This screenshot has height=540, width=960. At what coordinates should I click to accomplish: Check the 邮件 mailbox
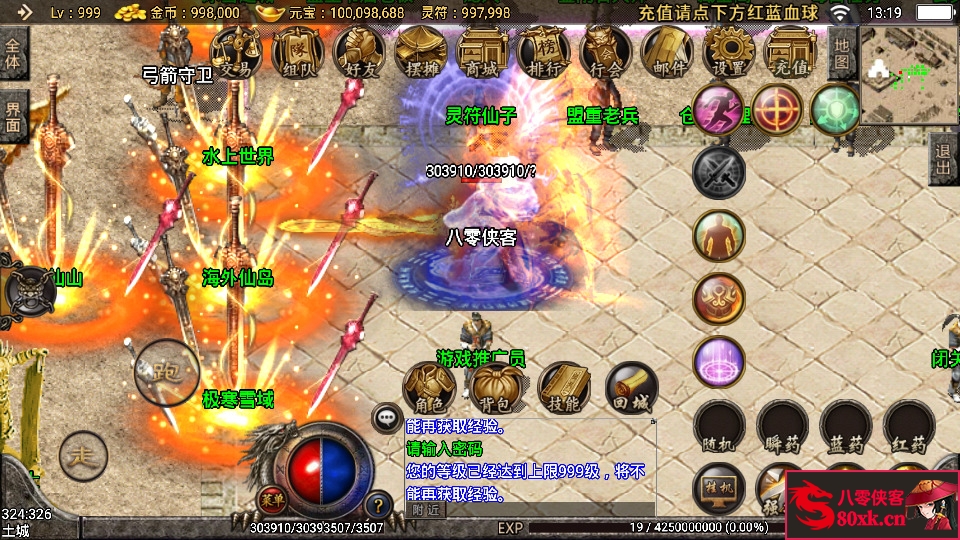coord(668,50)
